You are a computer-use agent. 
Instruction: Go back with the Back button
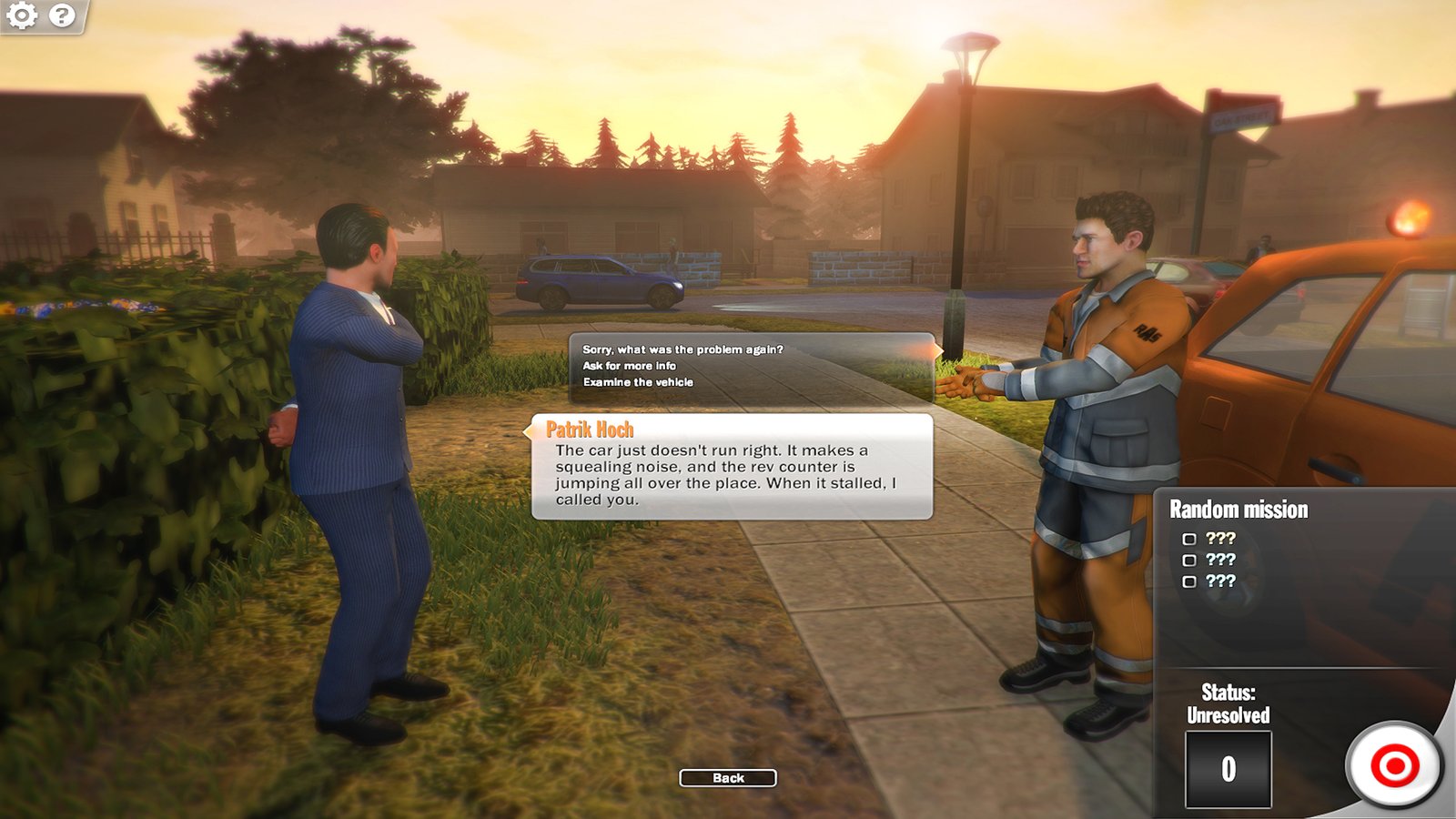728,778
